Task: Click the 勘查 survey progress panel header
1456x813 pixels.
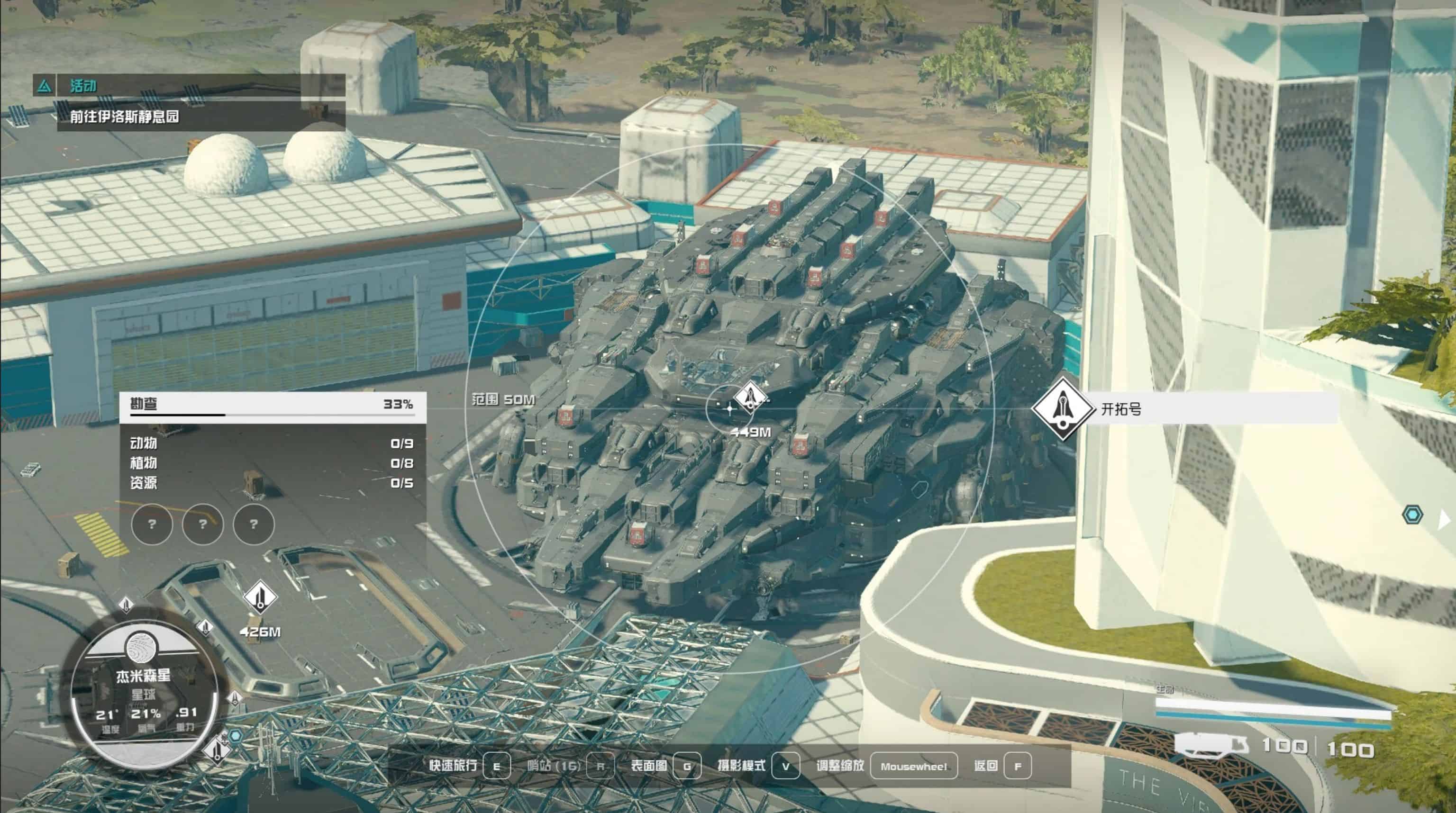Action: [272, 405]
